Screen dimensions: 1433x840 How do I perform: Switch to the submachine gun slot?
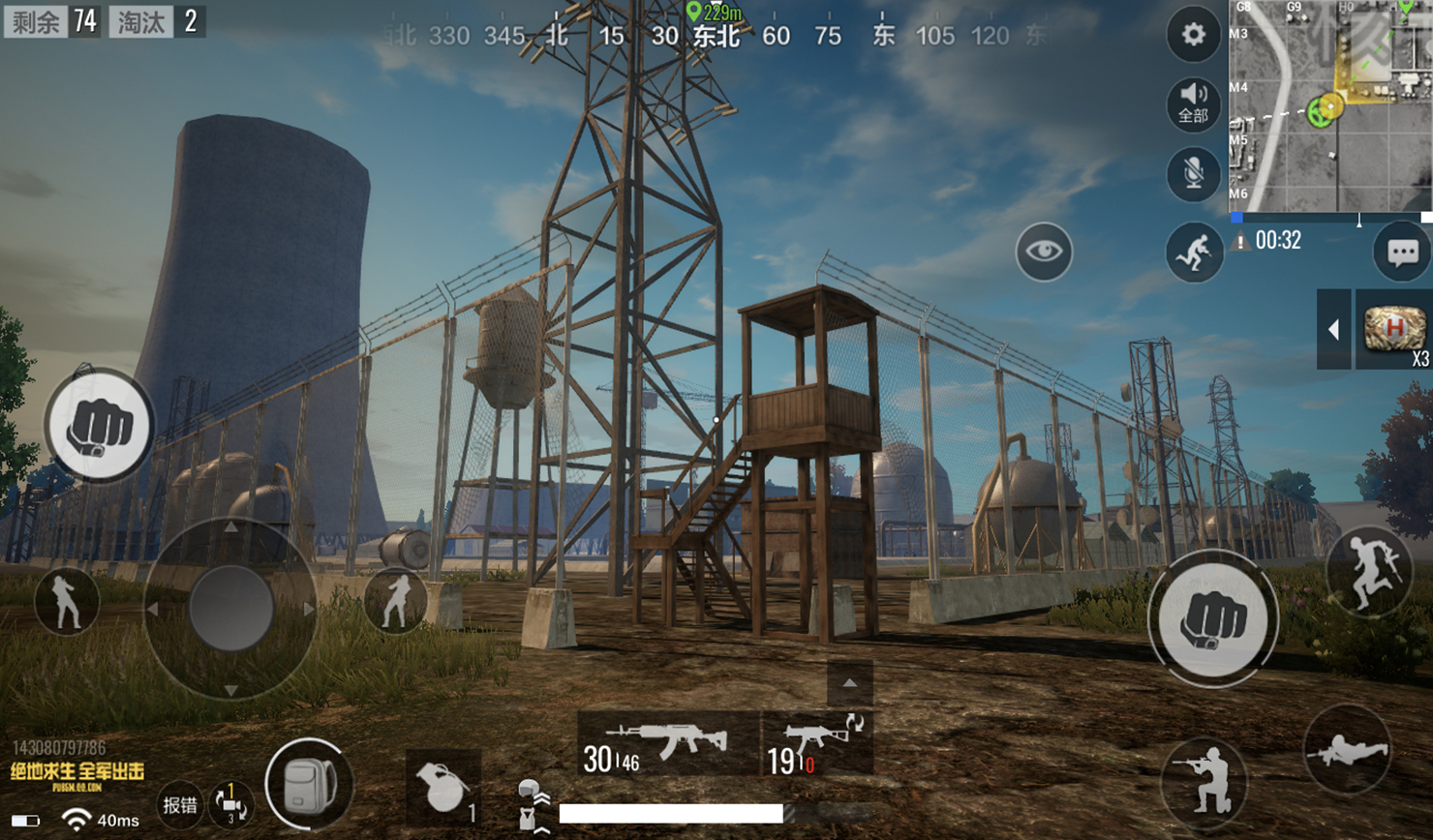click(817, 743)
